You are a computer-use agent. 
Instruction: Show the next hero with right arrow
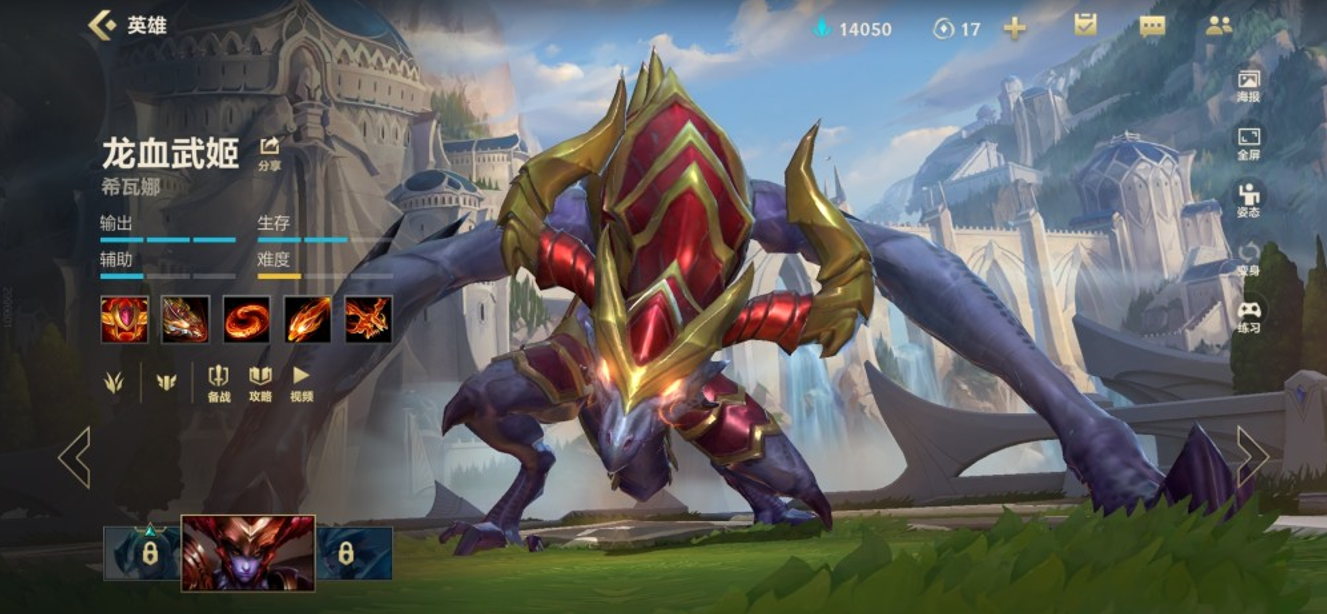[x=1252, y=457]
